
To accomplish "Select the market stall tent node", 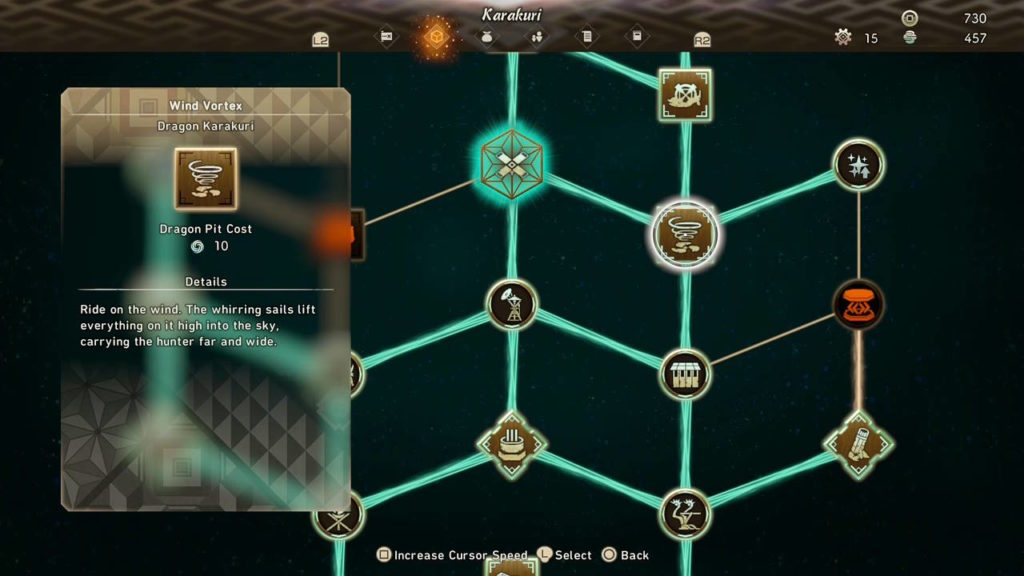I will [685, 374].
